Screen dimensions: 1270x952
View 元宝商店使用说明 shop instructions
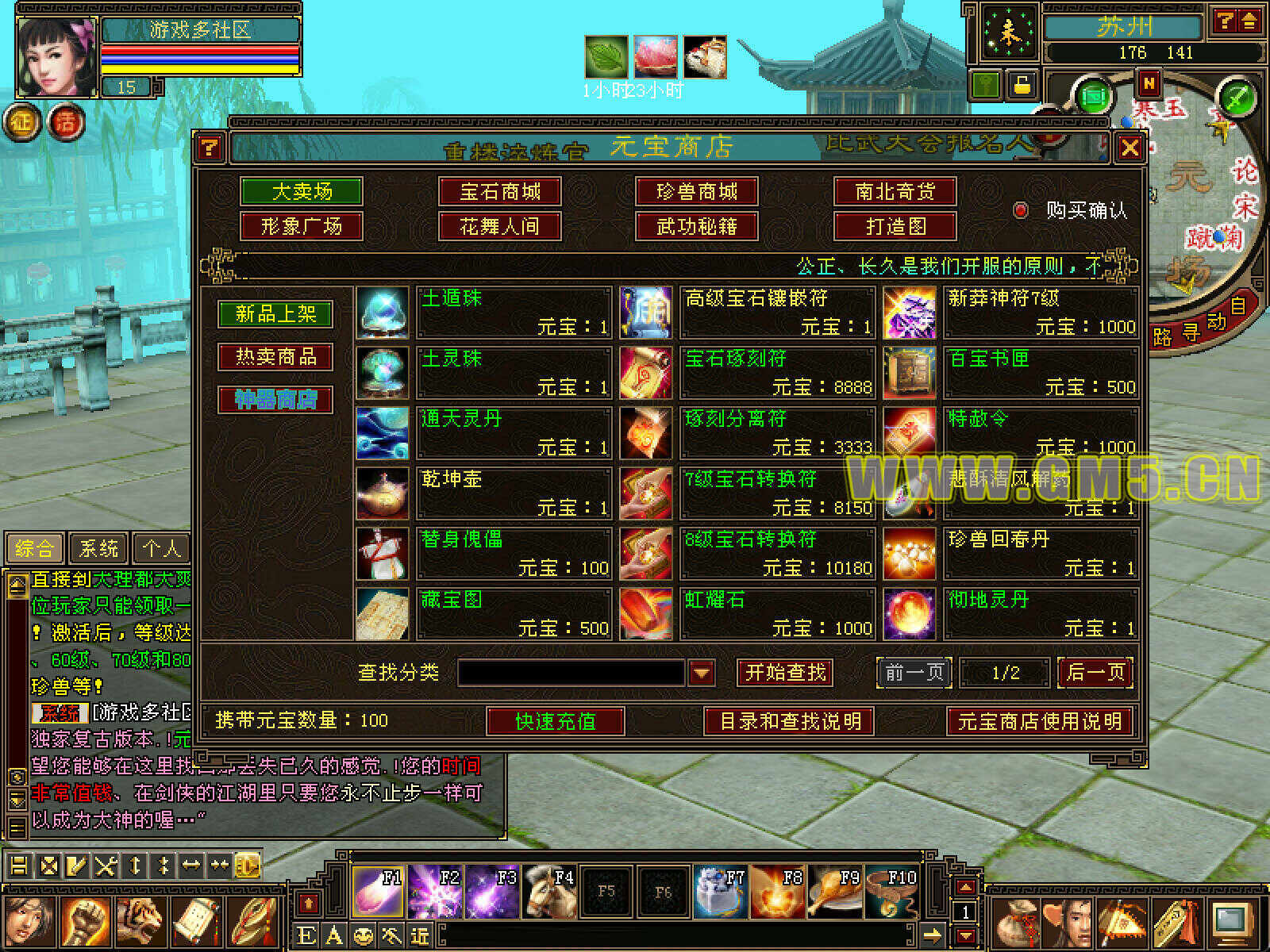point(1039,721)
